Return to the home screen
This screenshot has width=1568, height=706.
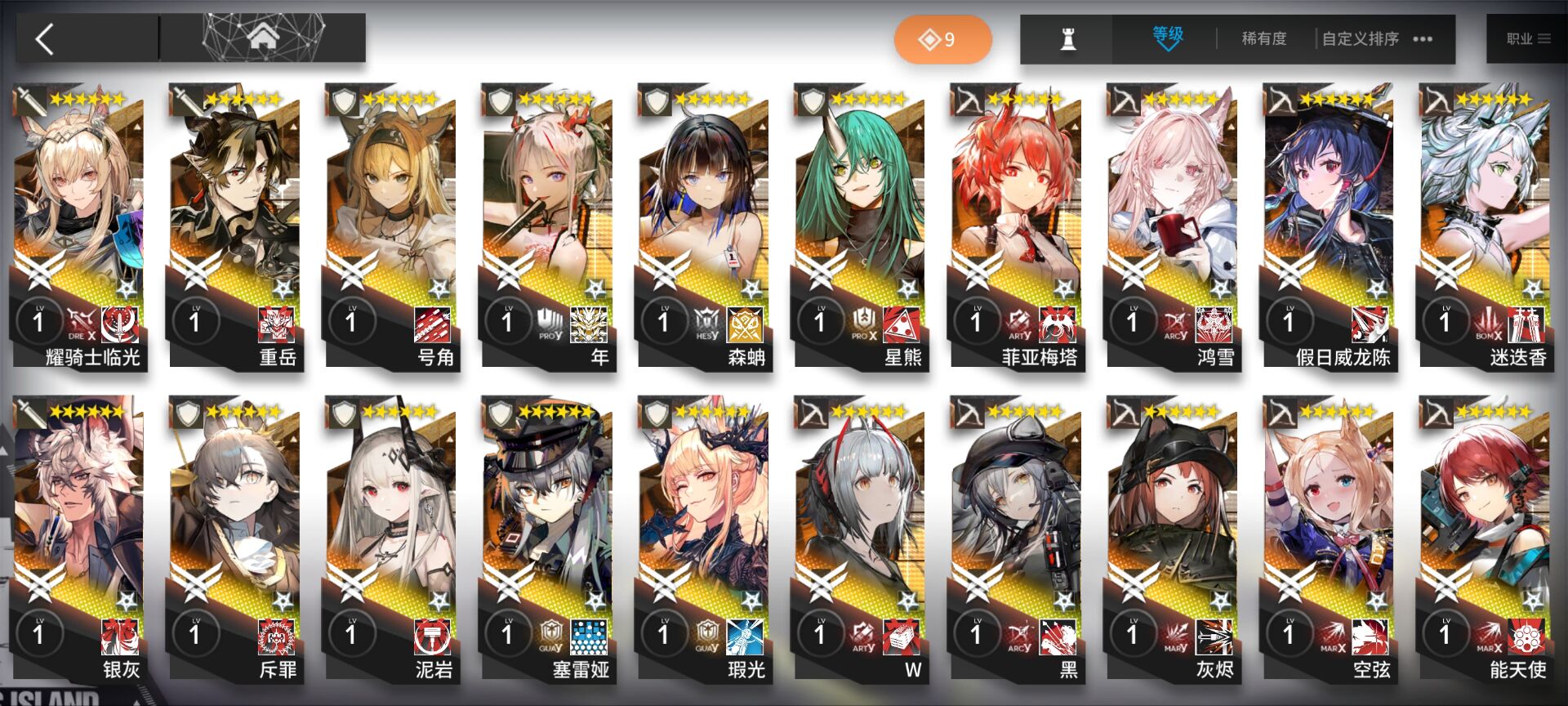263,38
